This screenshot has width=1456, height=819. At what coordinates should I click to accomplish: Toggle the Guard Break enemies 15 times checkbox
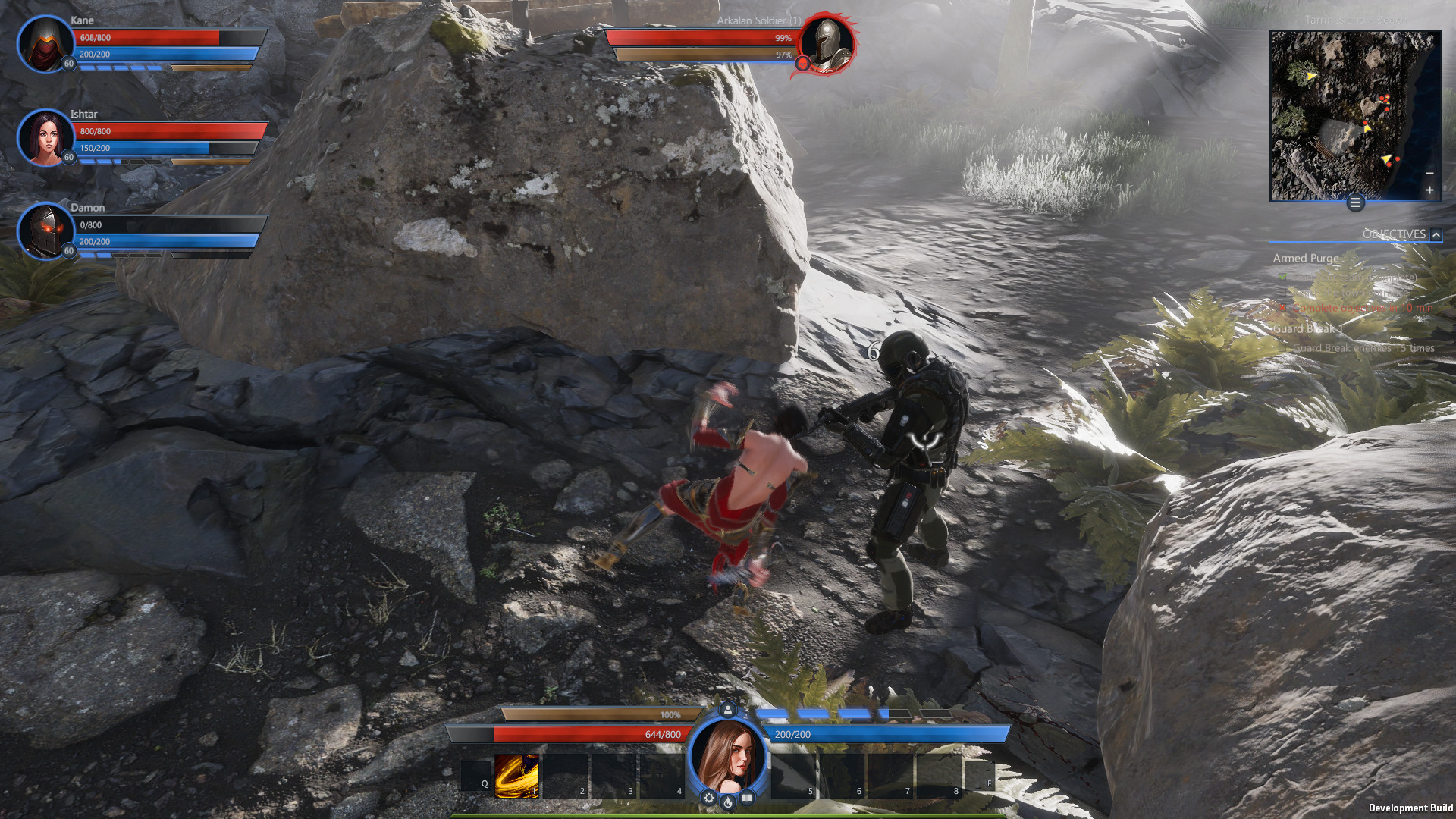click(1282, 348)
